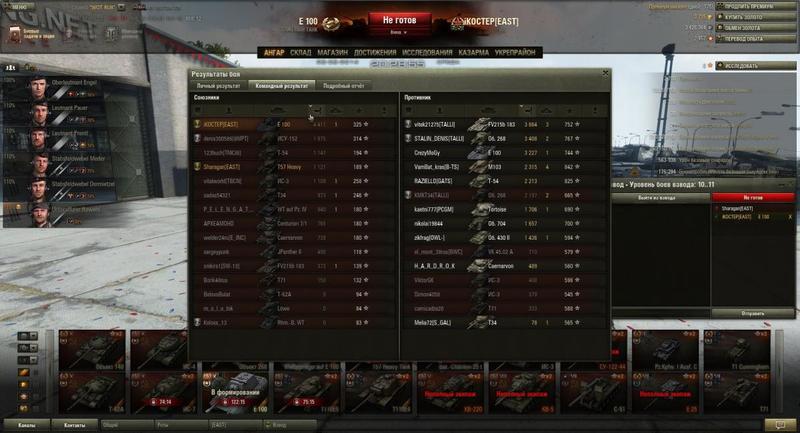Open the КАЗАРМА barracks tab
The width and height of the screenshot is (800, 433).
pos(475,52)
